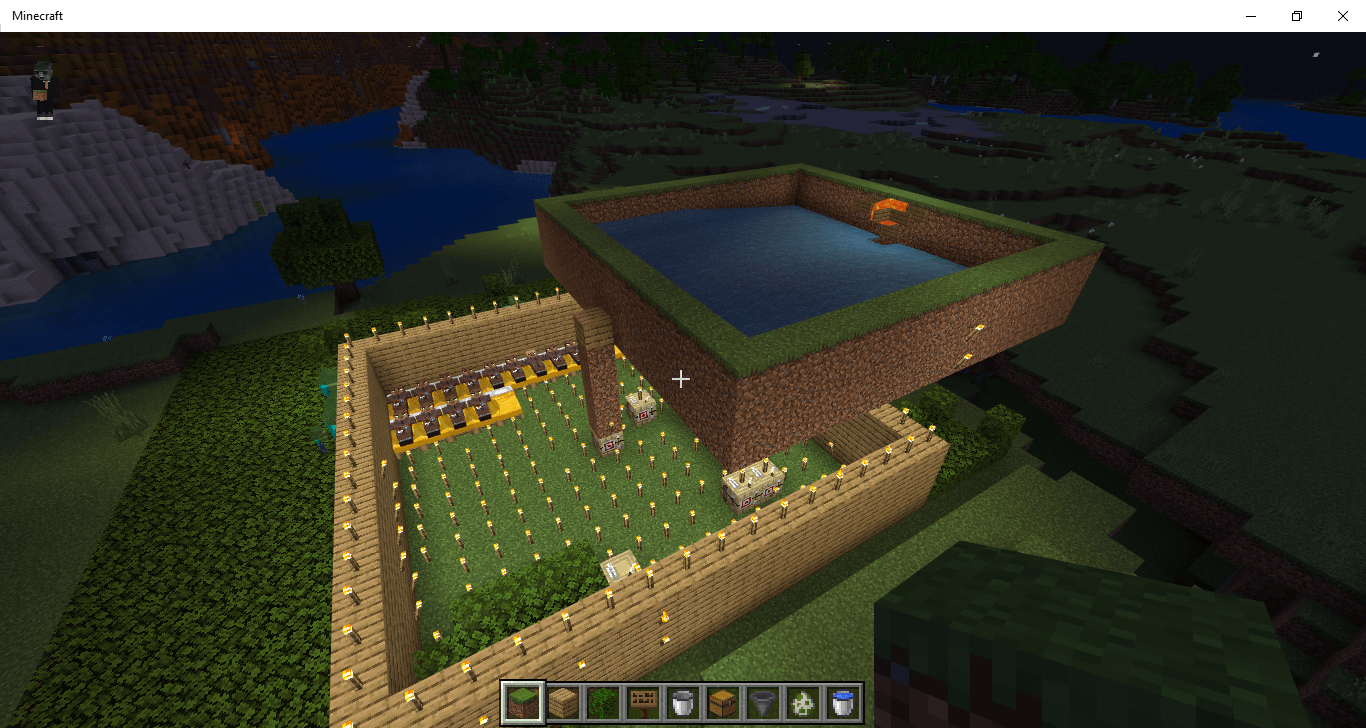
Task: Minimize the Minecraft window
Action: coord(1251,15)
